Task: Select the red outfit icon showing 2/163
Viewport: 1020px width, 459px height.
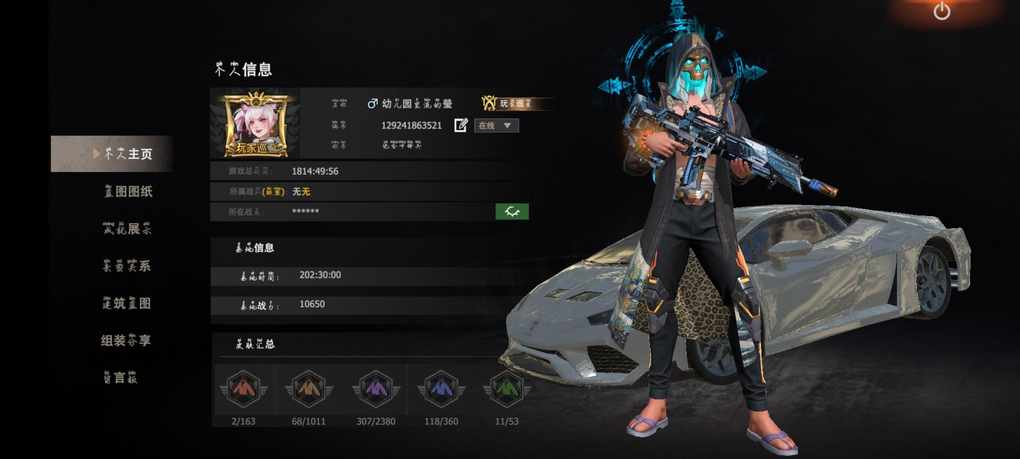Action: [241, 388]
